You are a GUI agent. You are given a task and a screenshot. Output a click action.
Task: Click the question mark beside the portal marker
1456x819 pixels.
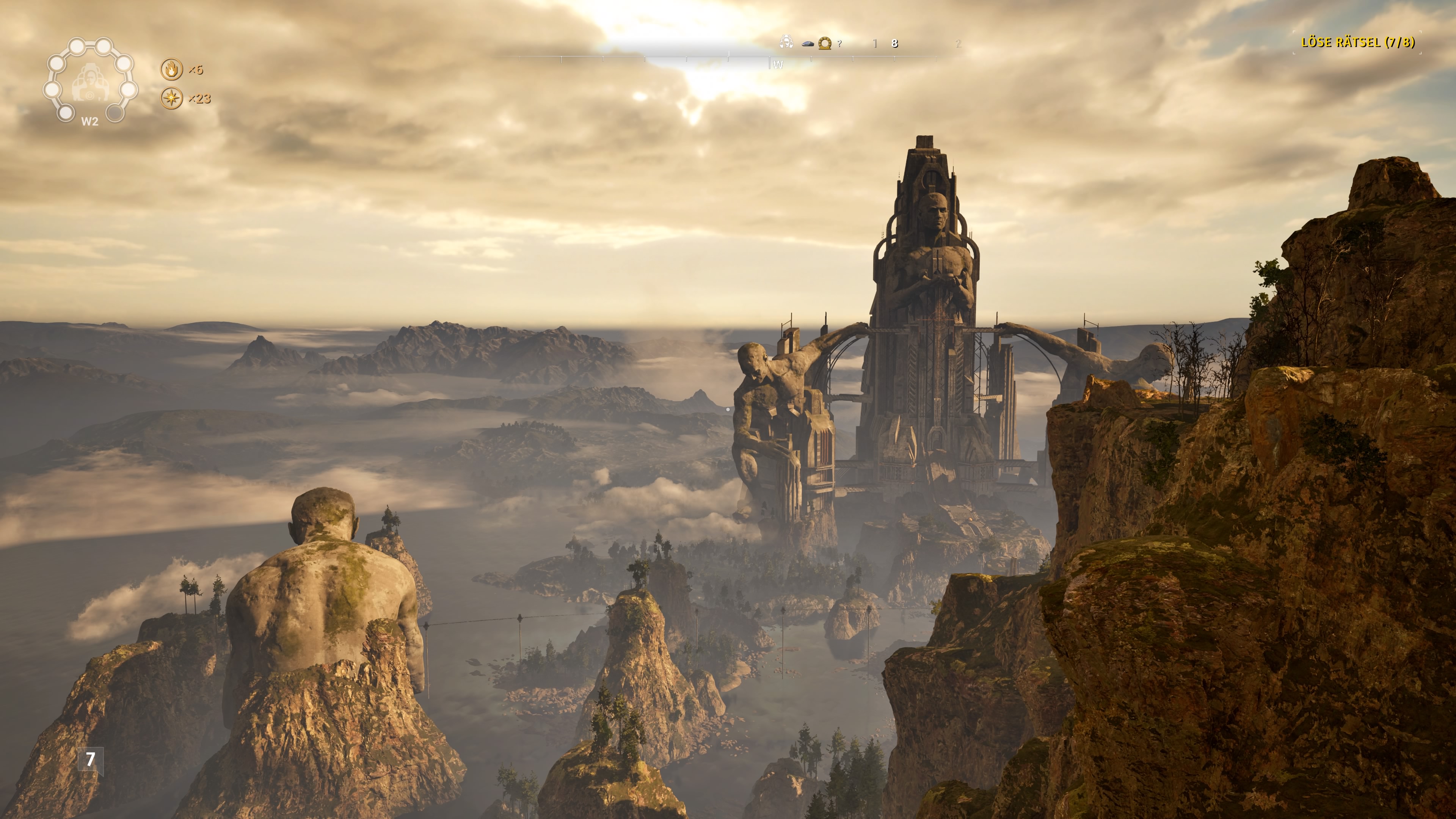[x=840, y=44]
